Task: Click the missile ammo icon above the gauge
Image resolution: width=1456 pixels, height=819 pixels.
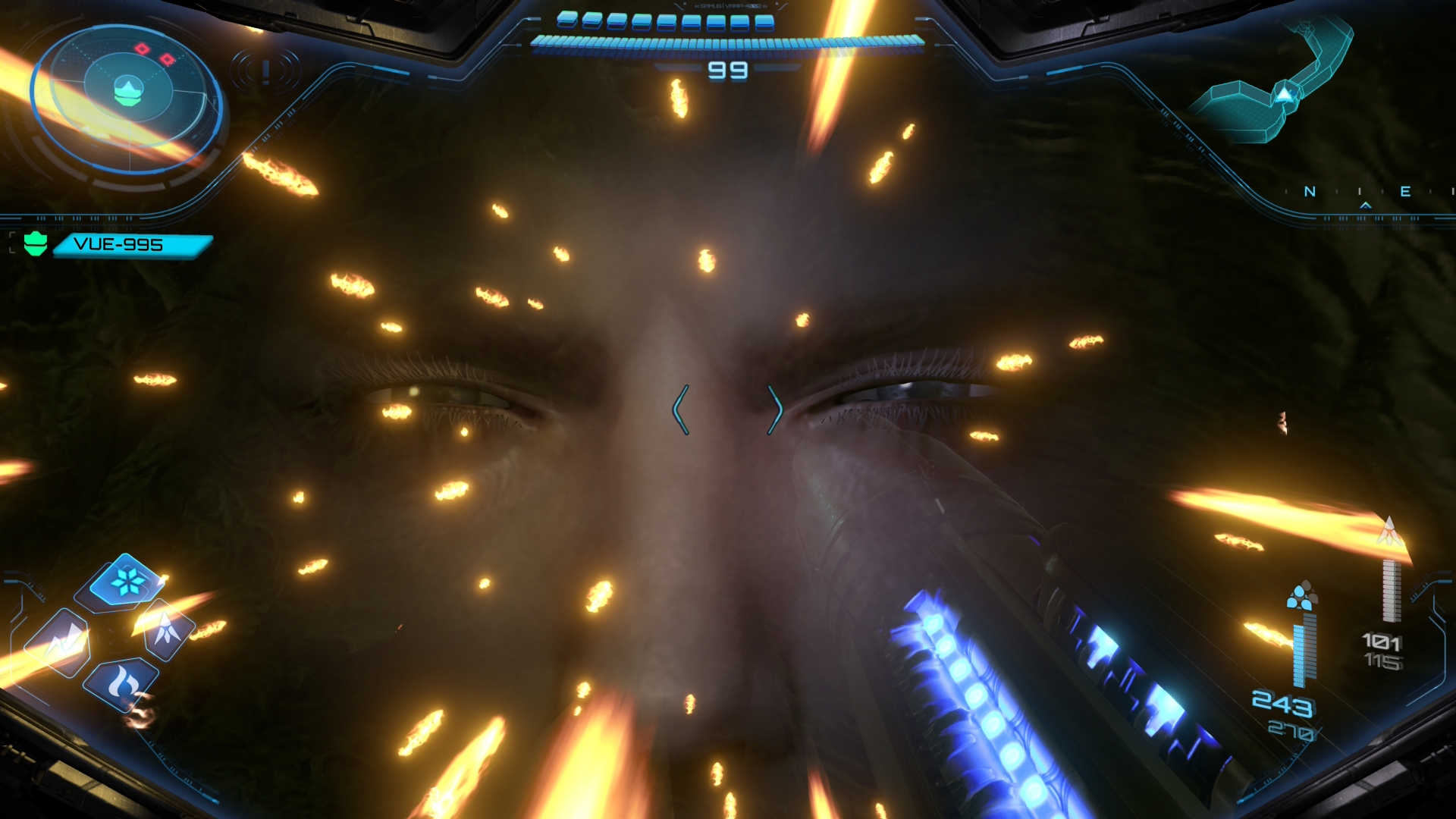Action: pos(1389,532)
